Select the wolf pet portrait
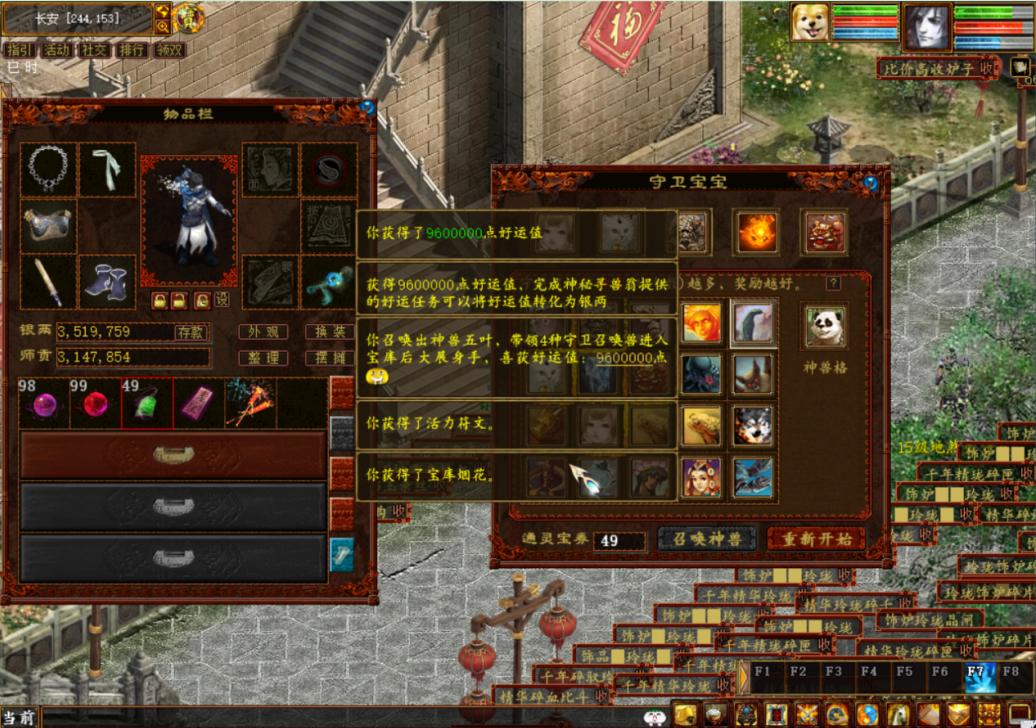 (752, 426)
